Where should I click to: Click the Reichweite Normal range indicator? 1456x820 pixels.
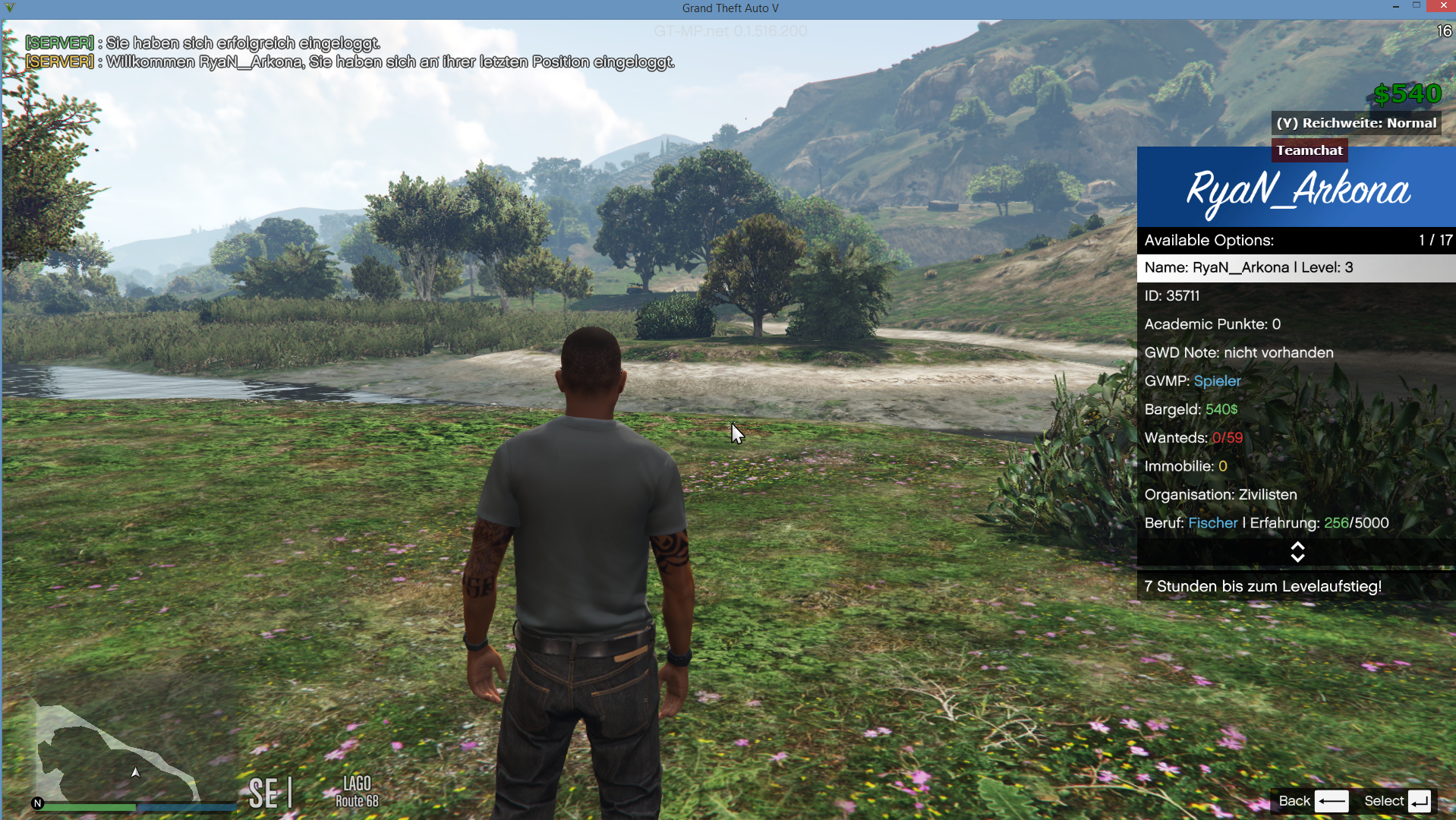(x=1356, y=123)
